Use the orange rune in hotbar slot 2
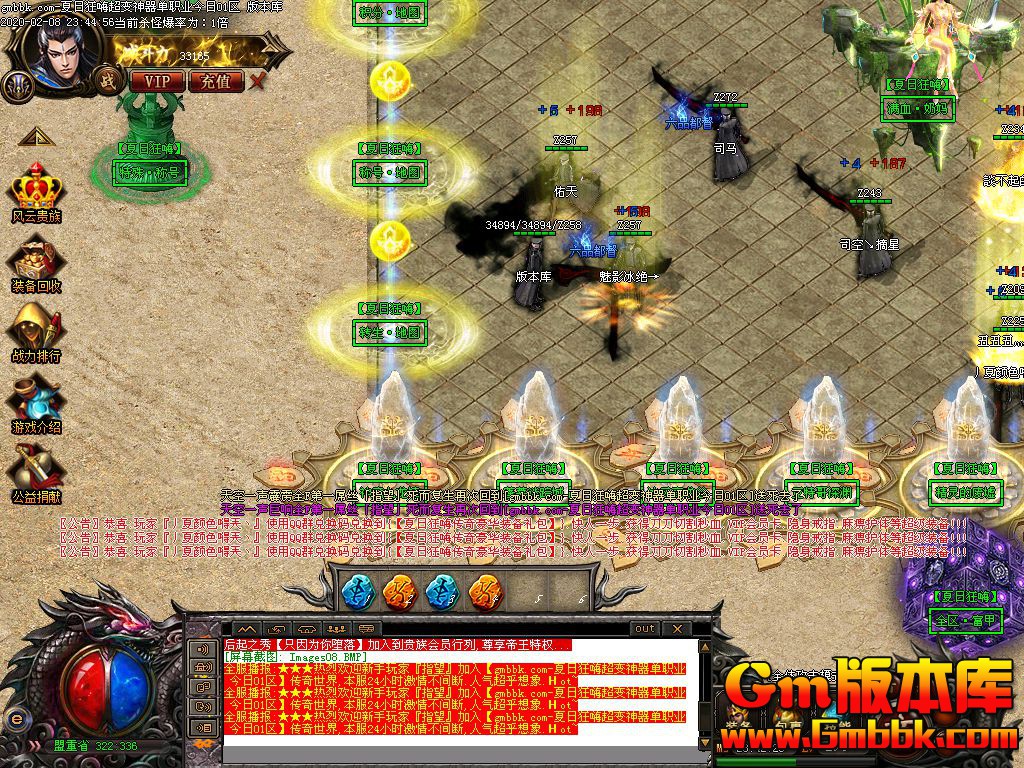The image size is (1024, 768). click(400, 591)
